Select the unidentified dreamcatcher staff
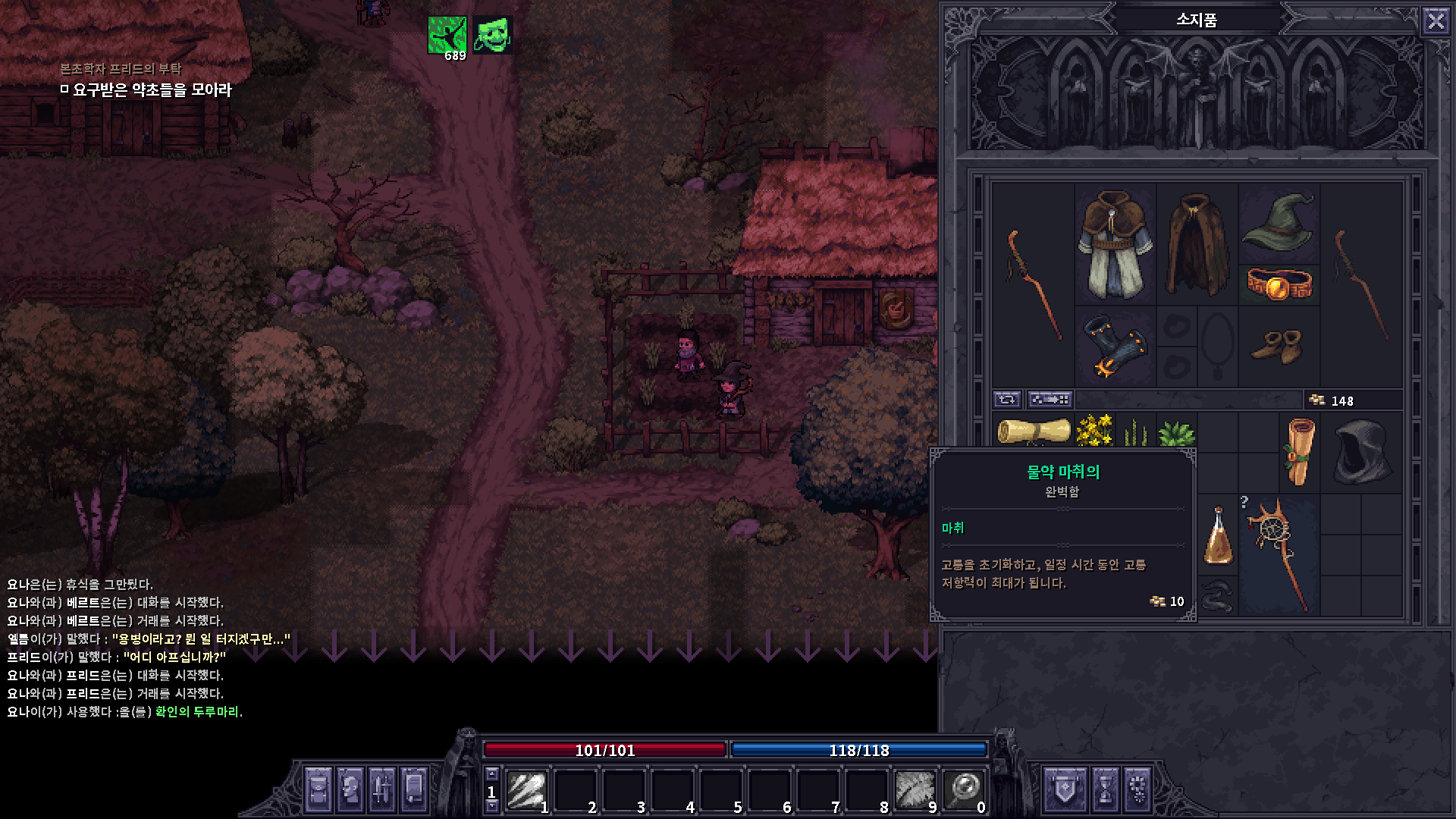Screen dimensions: 1456x819 point(1279,554)
